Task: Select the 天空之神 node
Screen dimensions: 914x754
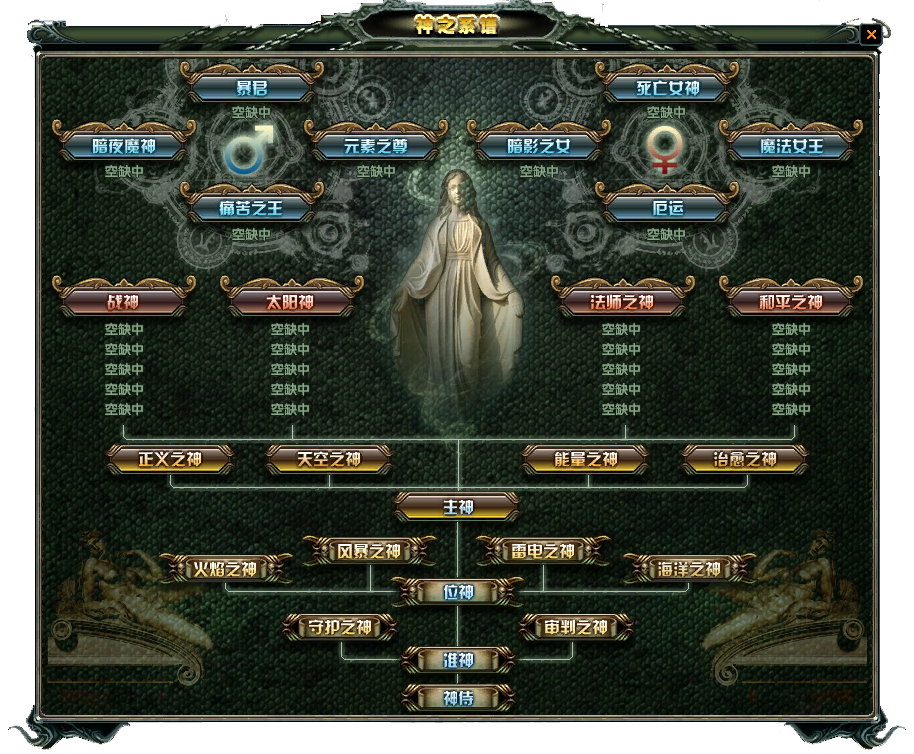Action: pos(329,460)
